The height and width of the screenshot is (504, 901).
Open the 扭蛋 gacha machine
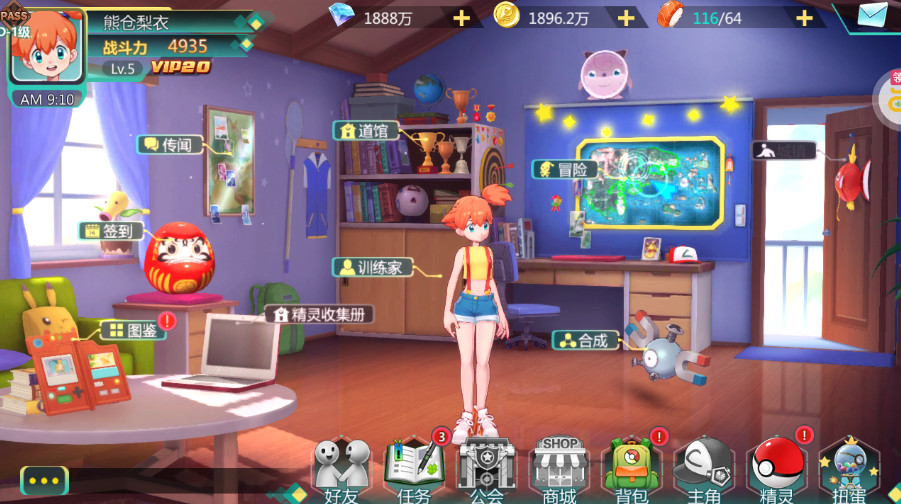pyautogui.click(x=849, y=467)
